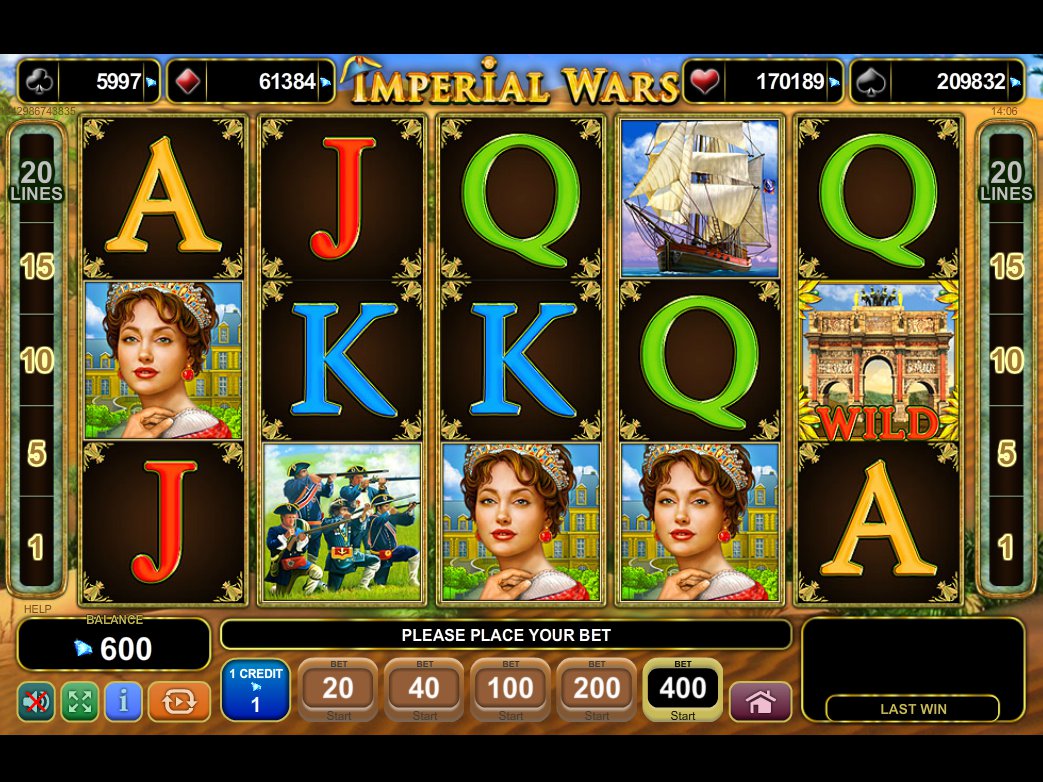Change the 1 Credit denomination
This screenshot has width=1043, height=782.
point(255,689)
